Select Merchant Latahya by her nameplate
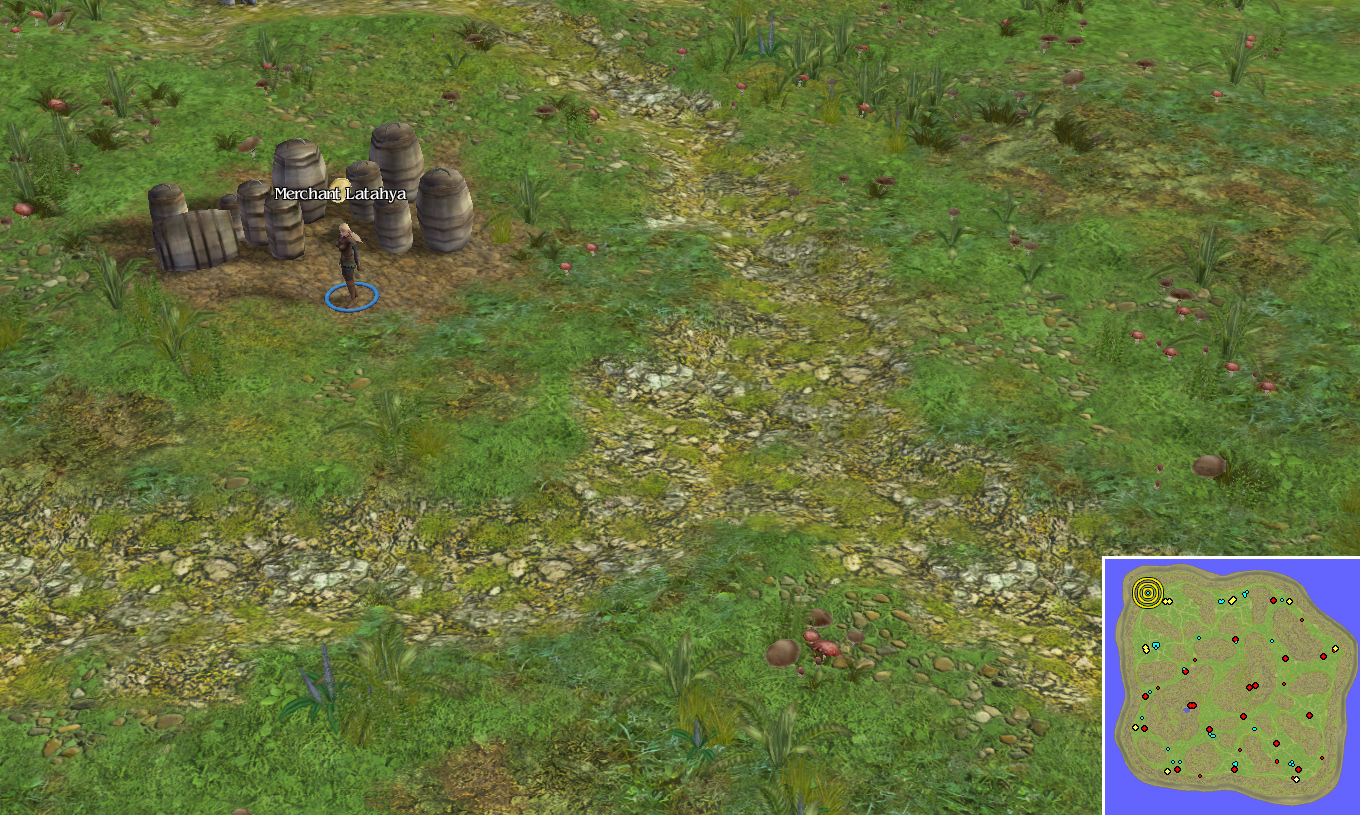Image resolution: width=1360 pixels, height=815 pixels. 340,194
